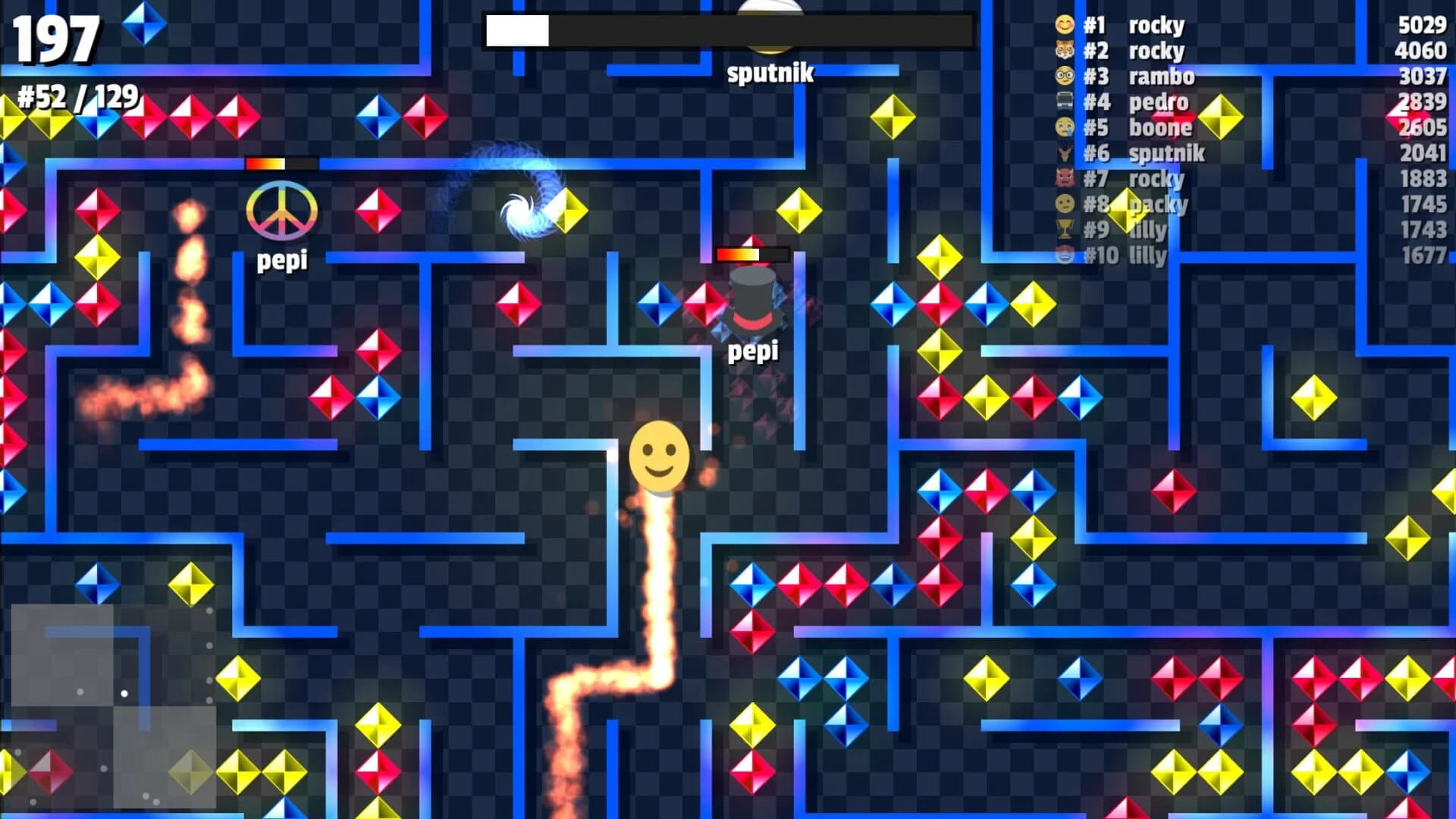Select the crying face emoji next to #5 boone

point(1065,128)
